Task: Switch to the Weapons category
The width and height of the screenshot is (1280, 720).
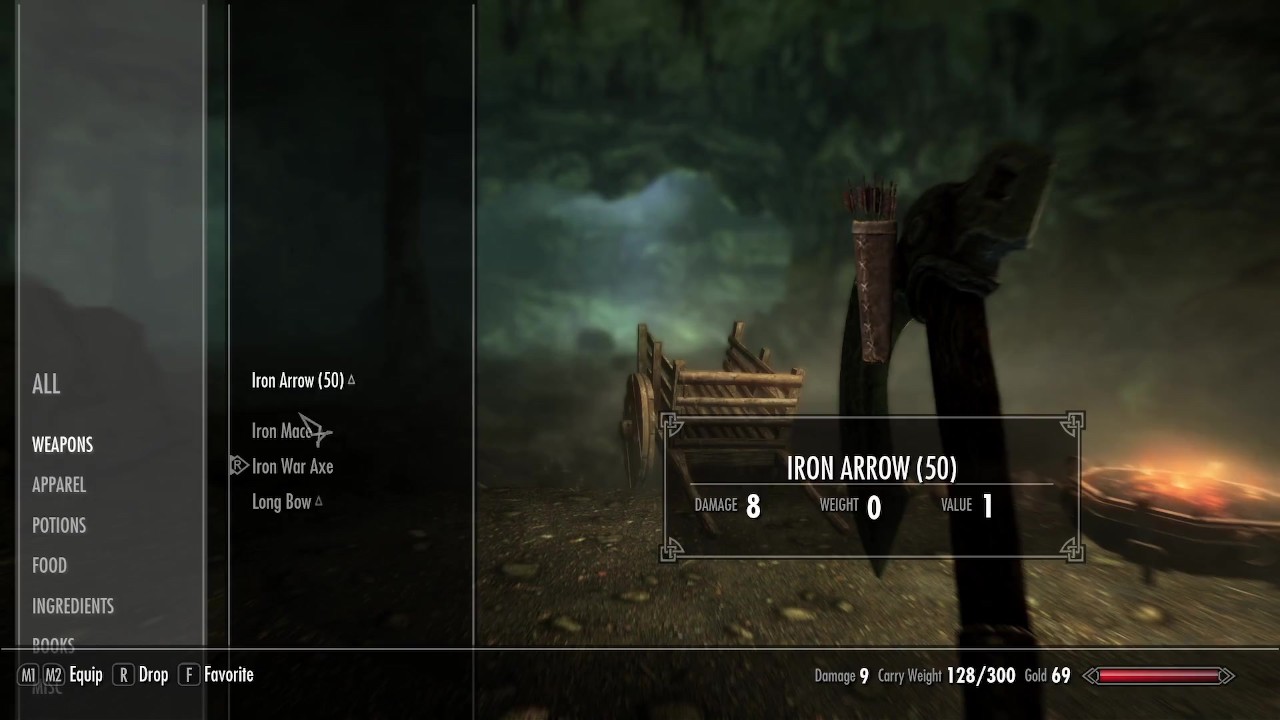Action: tap(62, 445)
